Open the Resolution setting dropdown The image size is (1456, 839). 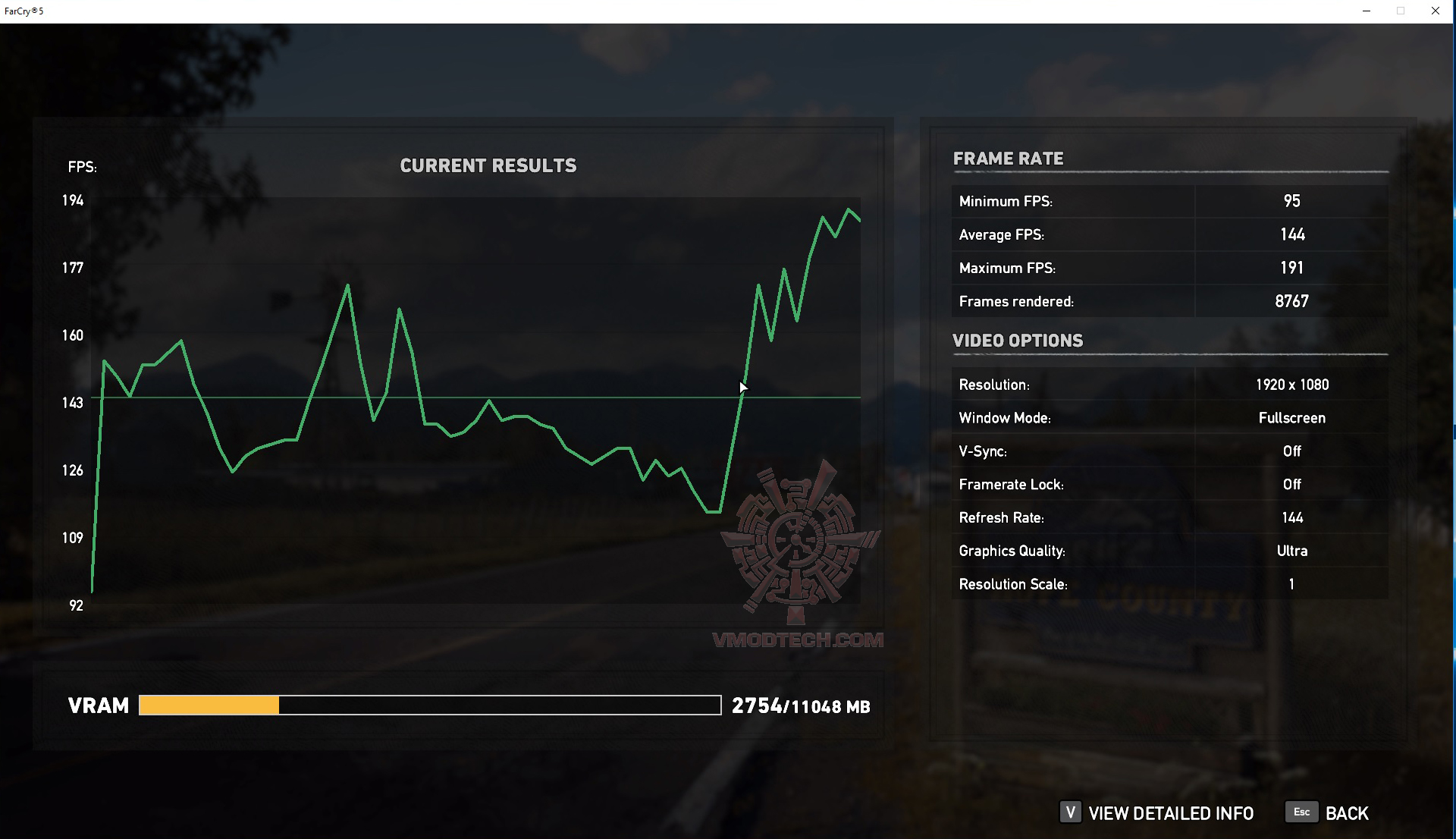point(1291,385)
